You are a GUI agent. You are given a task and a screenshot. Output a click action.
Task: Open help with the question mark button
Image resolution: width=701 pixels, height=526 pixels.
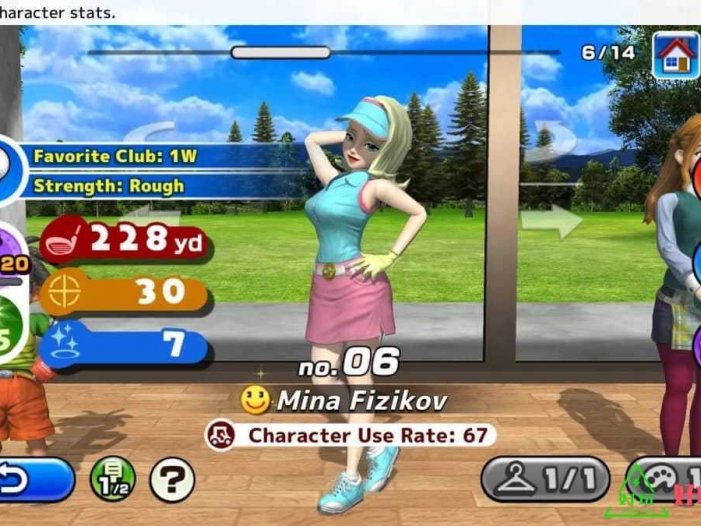click(x=172, y=480)
